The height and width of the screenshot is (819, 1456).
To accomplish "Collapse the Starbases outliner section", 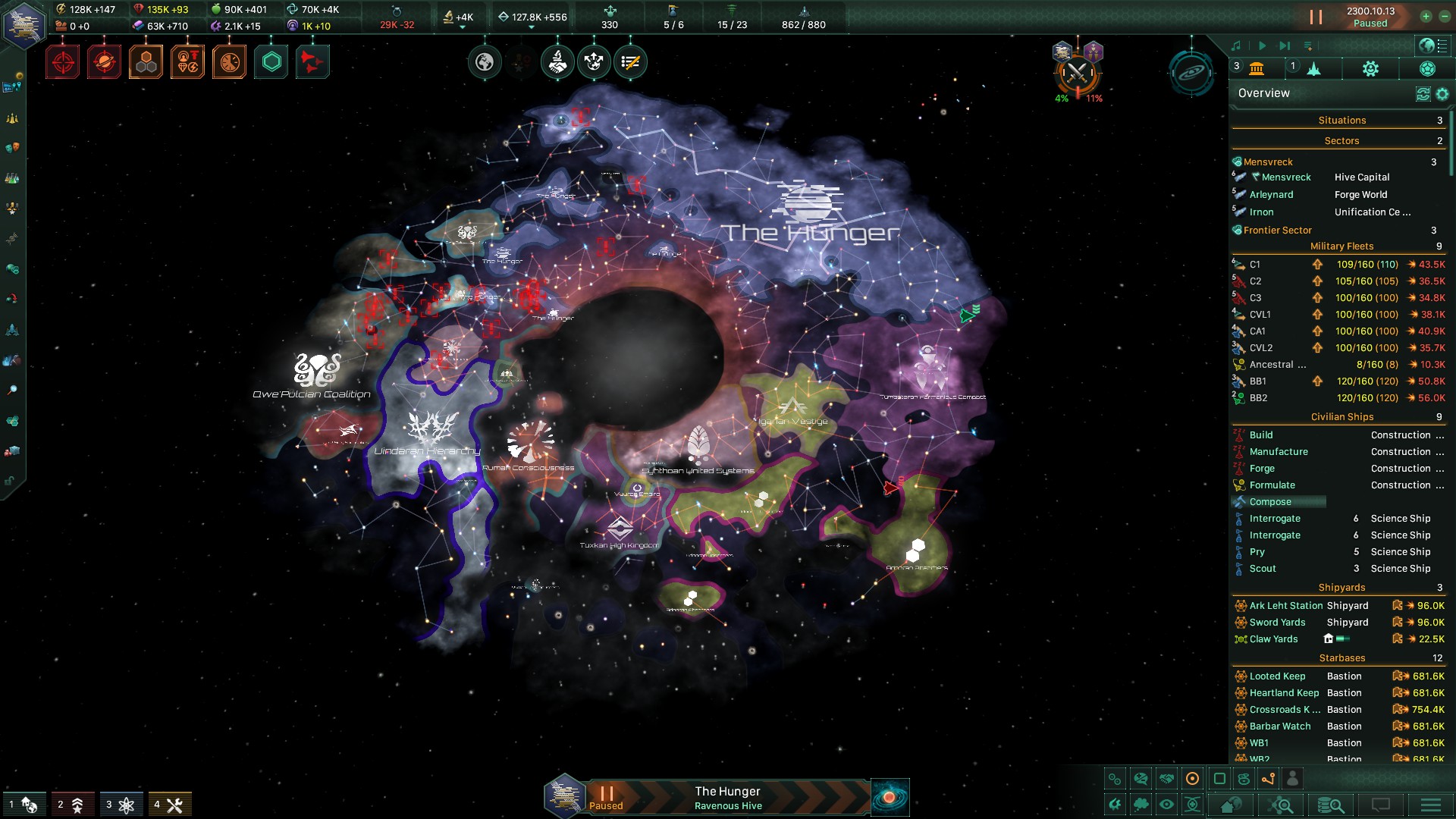I will click(1341, 658).
